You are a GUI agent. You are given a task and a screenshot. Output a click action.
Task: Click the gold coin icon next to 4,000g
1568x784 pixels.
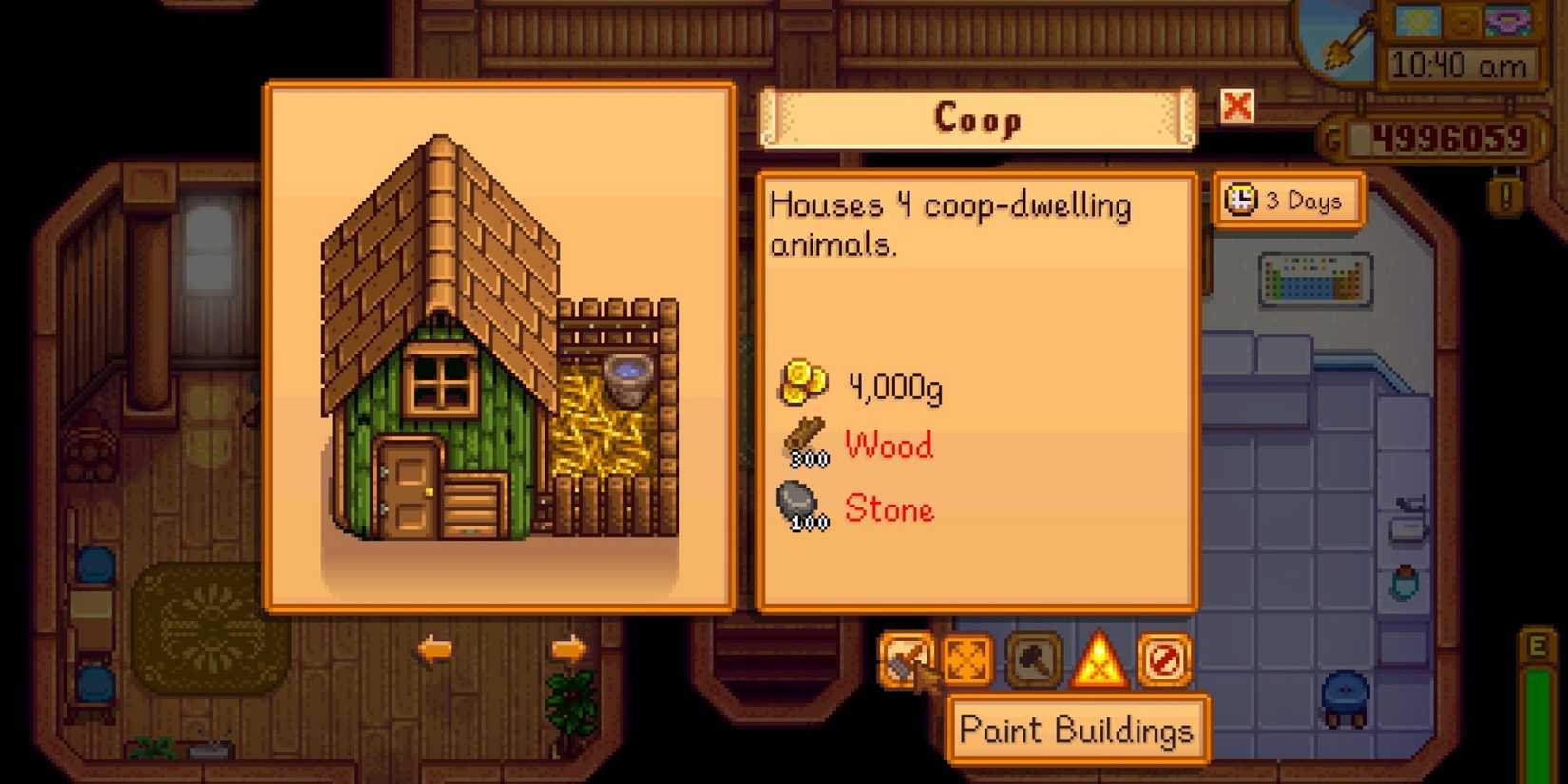803,380
